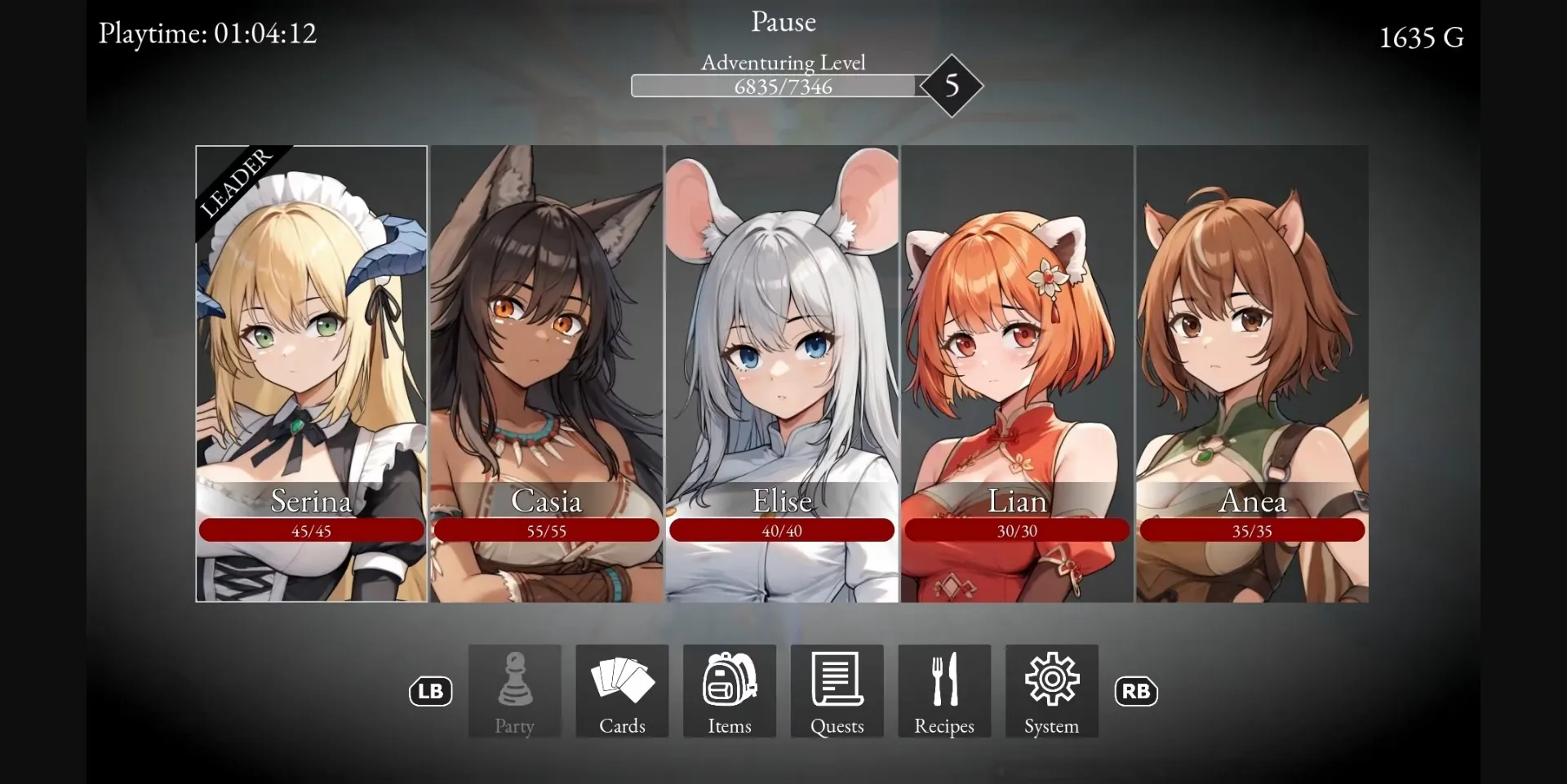The image size is (1567, 784).
Task: Open the Party menu
Action: [x=513, y=692]
